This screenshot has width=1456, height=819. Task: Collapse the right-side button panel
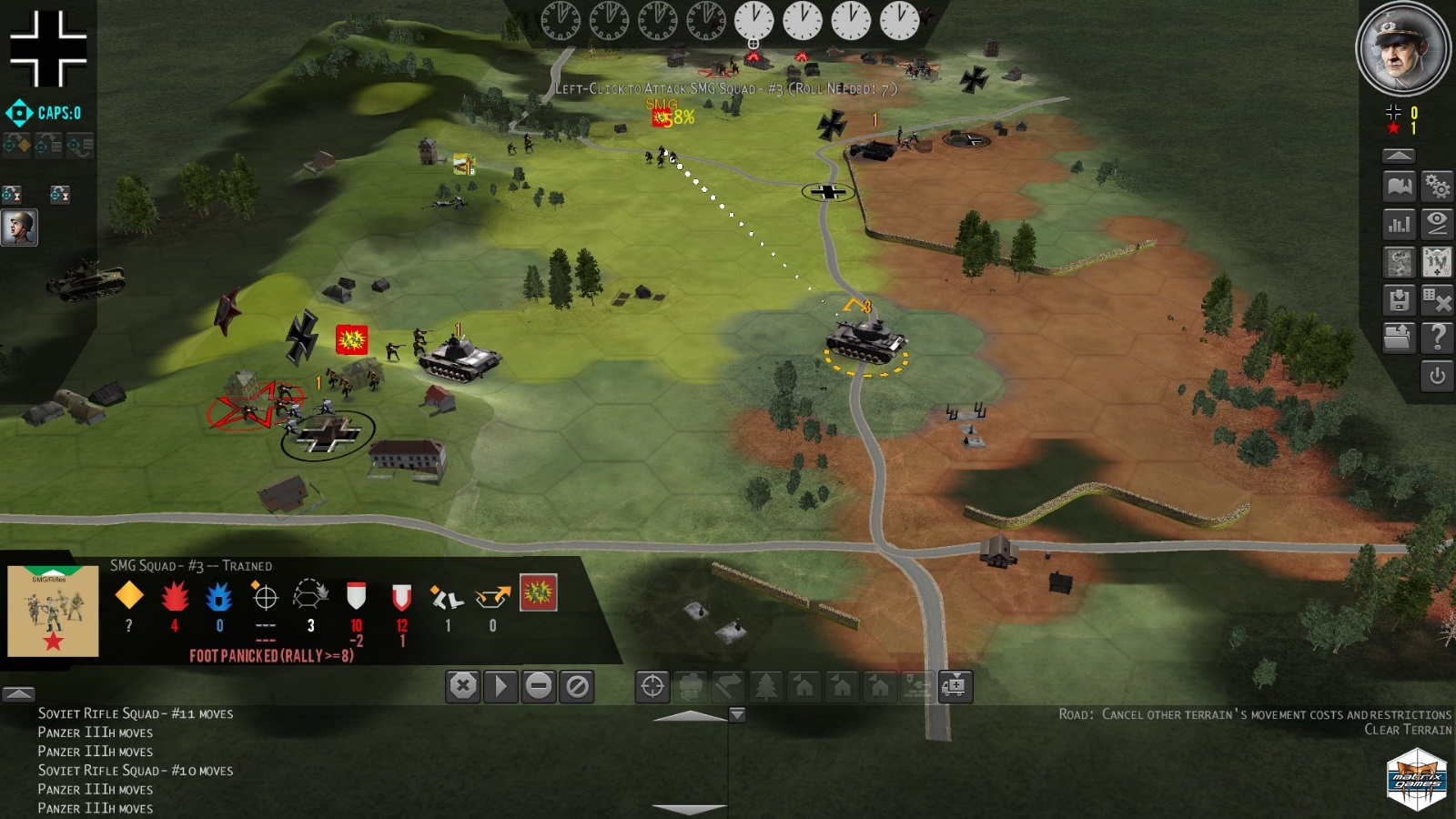pyautogui.click(x=1399, y=156)
